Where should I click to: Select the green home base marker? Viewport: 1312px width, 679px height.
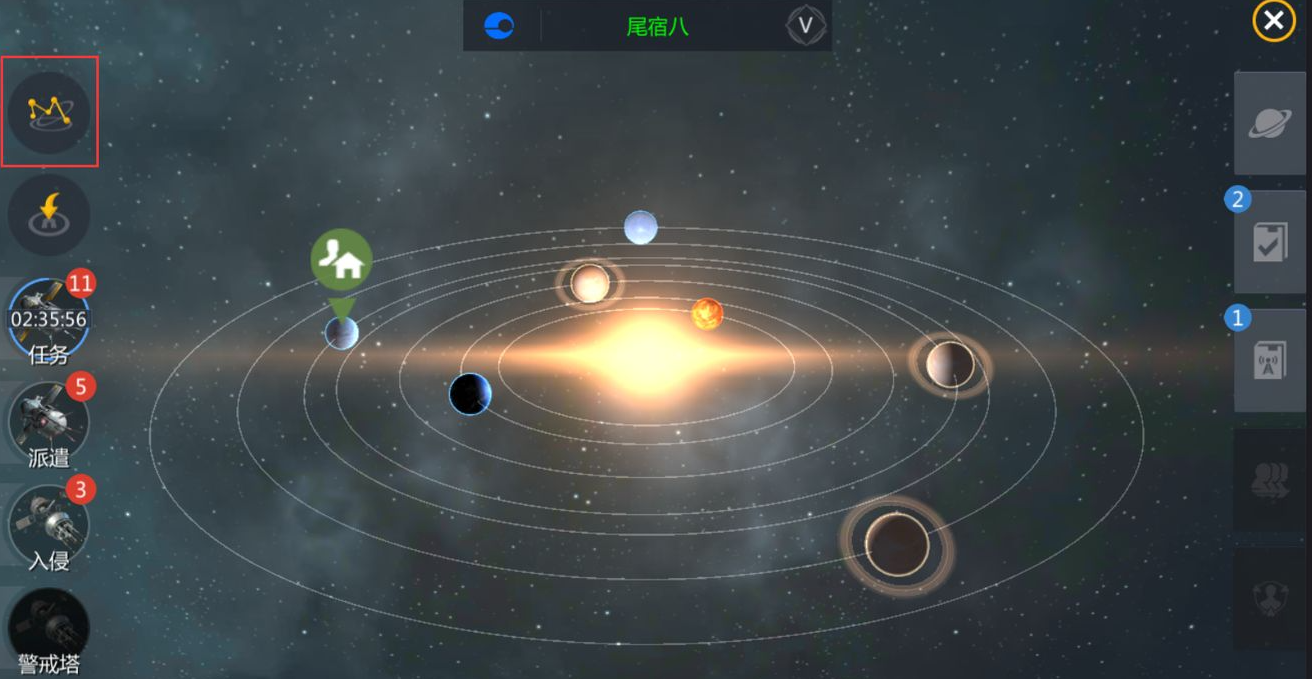[x=341, y=260]
